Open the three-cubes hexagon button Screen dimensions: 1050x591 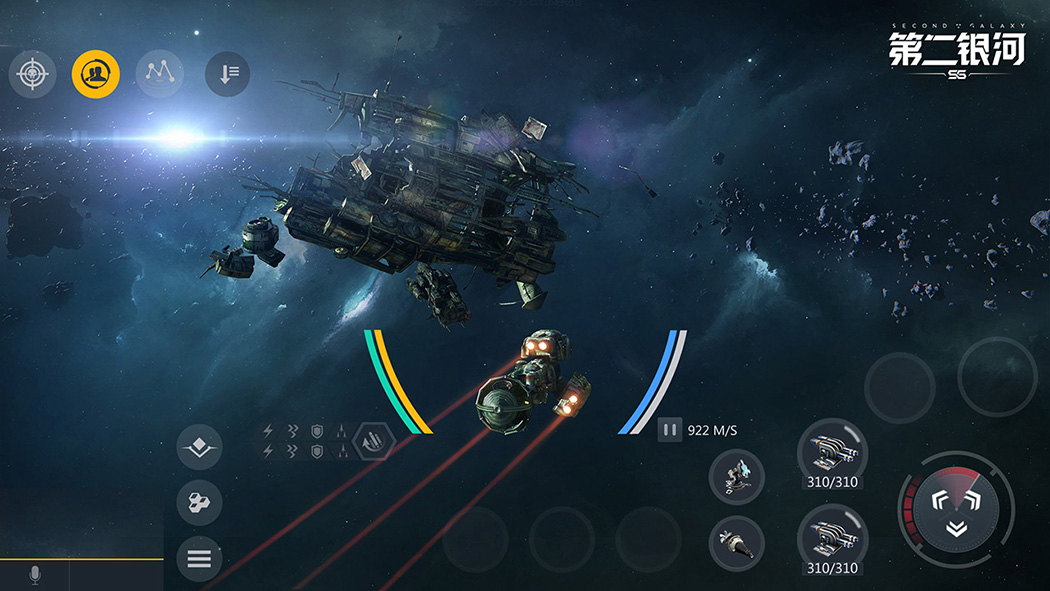(x=199, y=503)
